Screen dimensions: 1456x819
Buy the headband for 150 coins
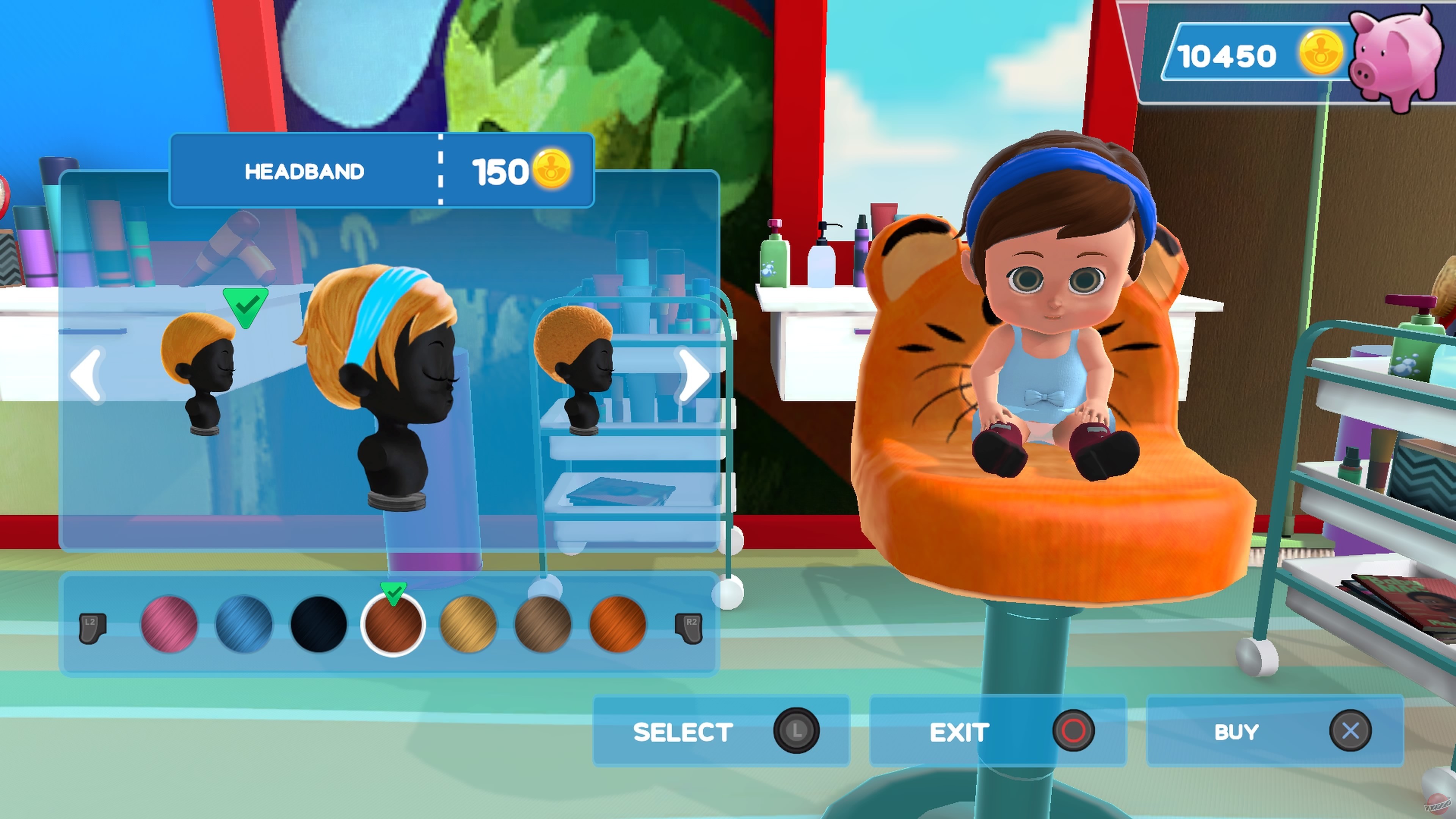pyautogui.click(x=1237, y=731)
